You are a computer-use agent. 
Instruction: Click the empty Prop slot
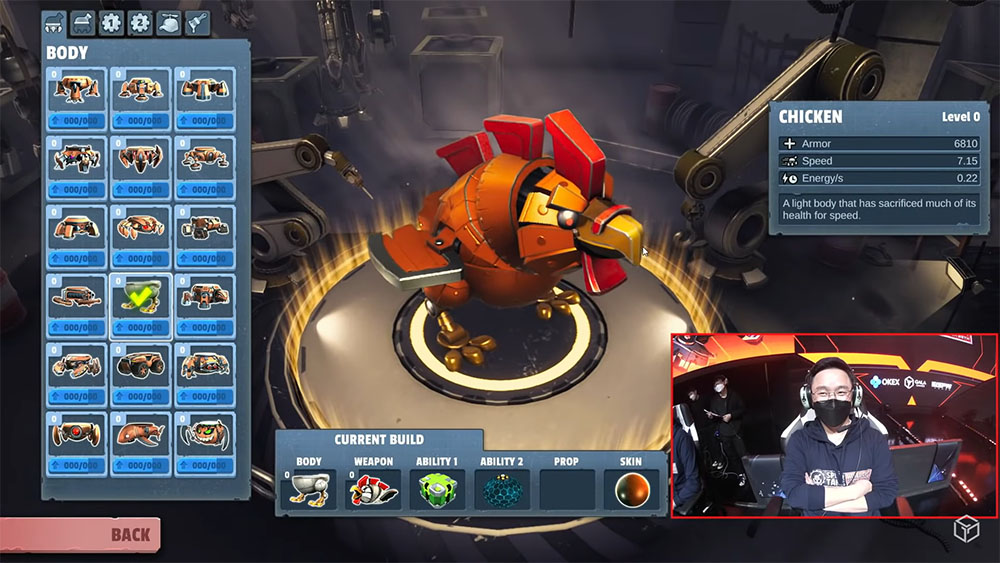pos(566,489)
